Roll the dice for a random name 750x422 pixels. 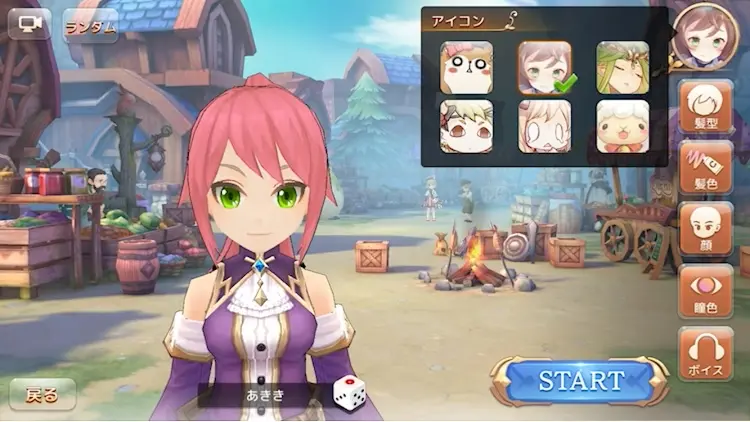(x=348, y=393)
